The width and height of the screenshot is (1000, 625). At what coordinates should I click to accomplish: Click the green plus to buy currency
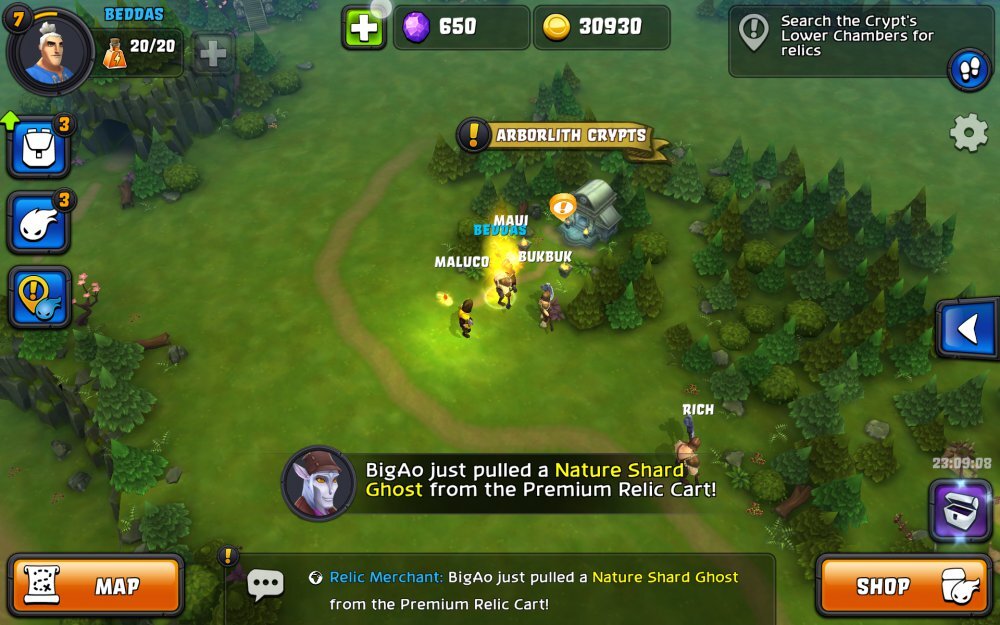pyautogui.click(x=364, y=28)
